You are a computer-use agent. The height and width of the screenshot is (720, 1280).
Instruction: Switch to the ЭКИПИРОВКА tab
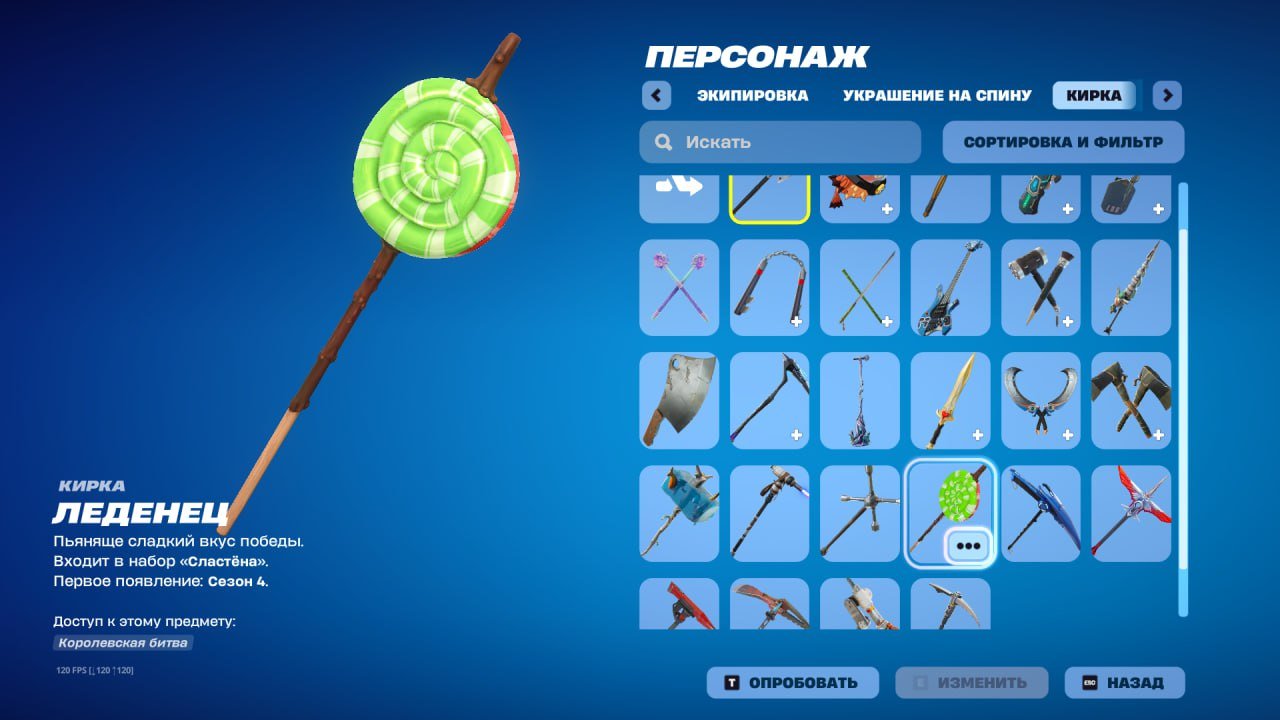(x=753, y=94)
